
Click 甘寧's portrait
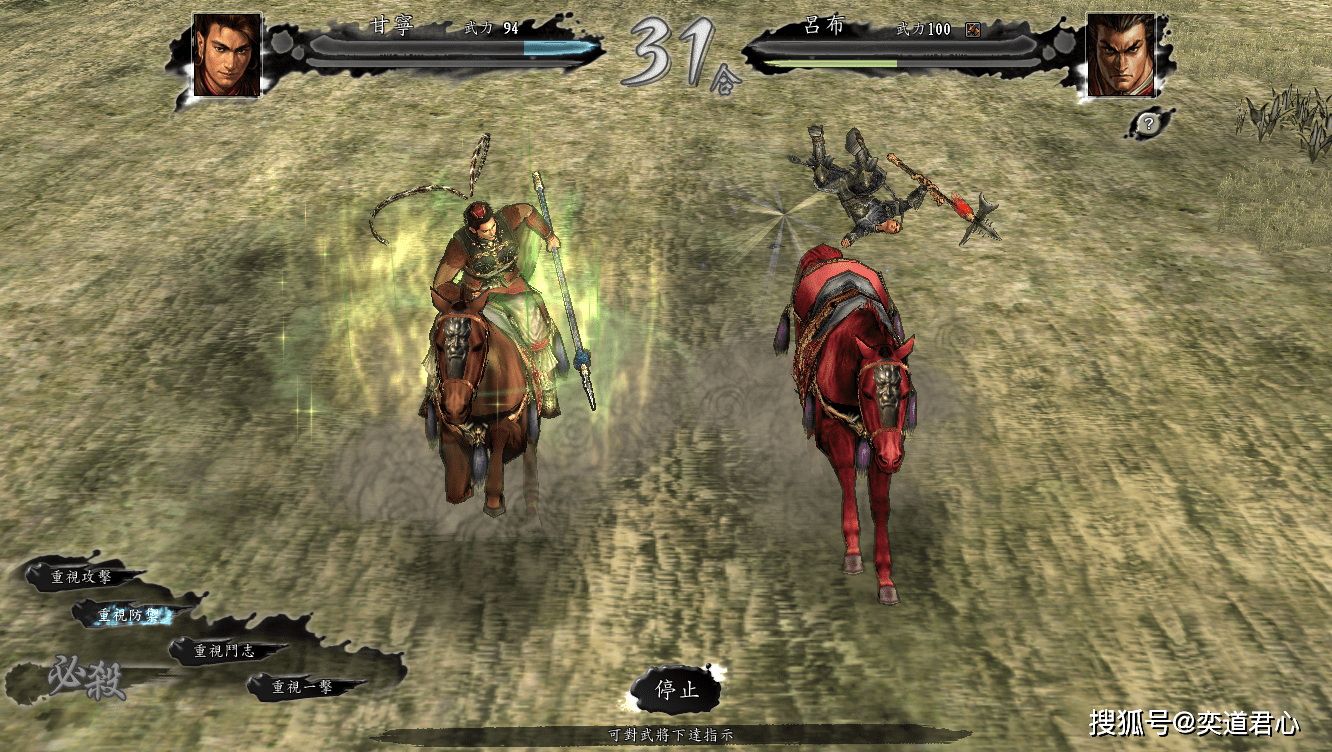(227, 55)
